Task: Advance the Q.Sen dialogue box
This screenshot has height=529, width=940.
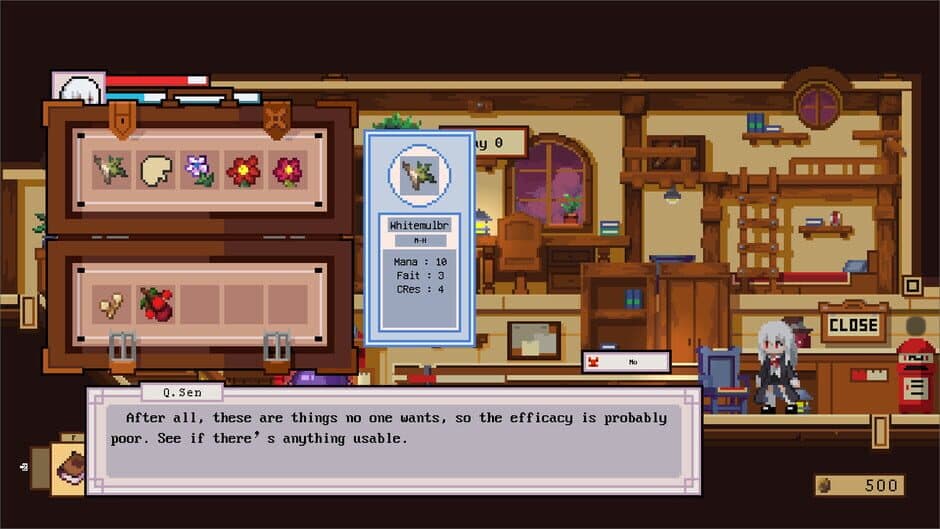Action: pos(394,440)
